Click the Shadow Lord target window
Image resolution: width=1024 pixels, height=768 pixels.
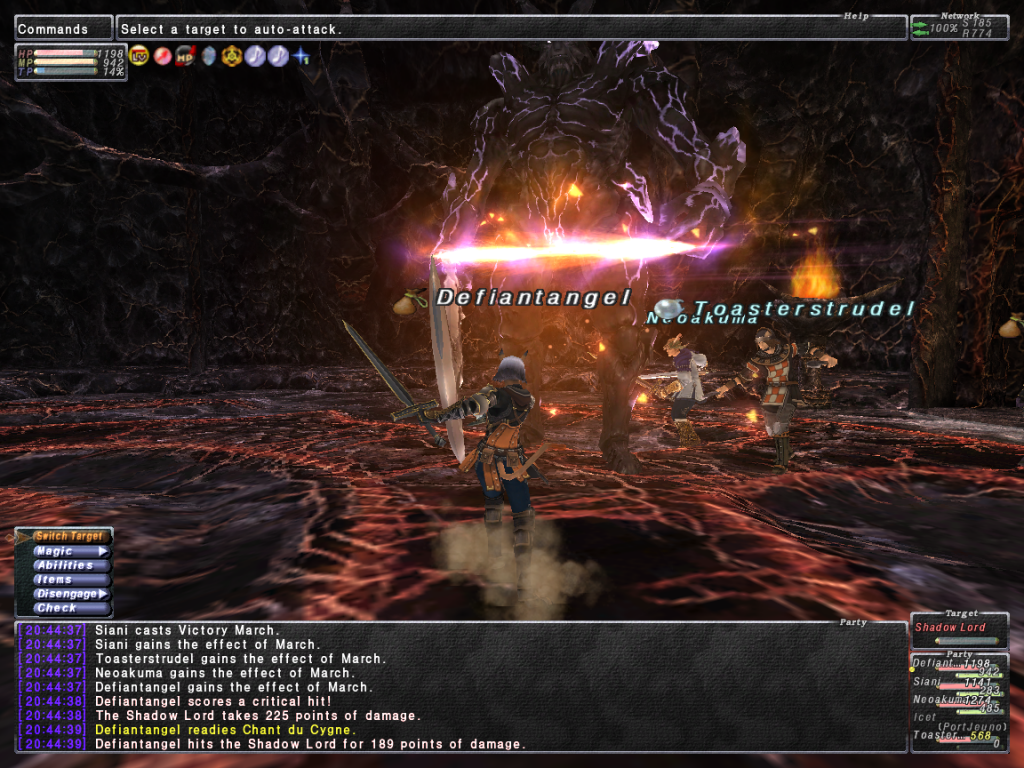(959, 629)
